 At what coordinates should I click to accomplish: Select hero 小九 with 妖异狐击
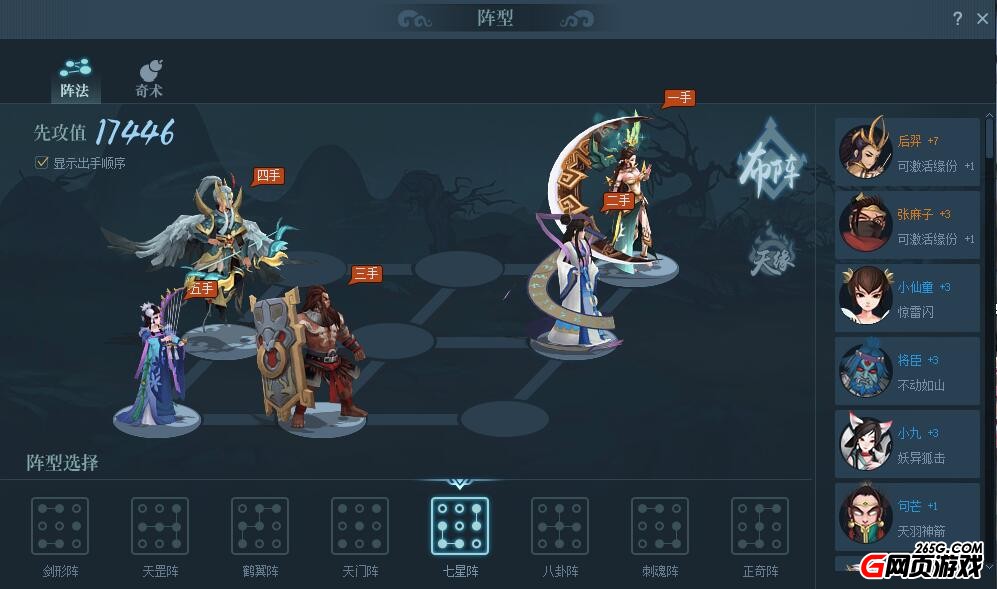[x=907, y=445]
